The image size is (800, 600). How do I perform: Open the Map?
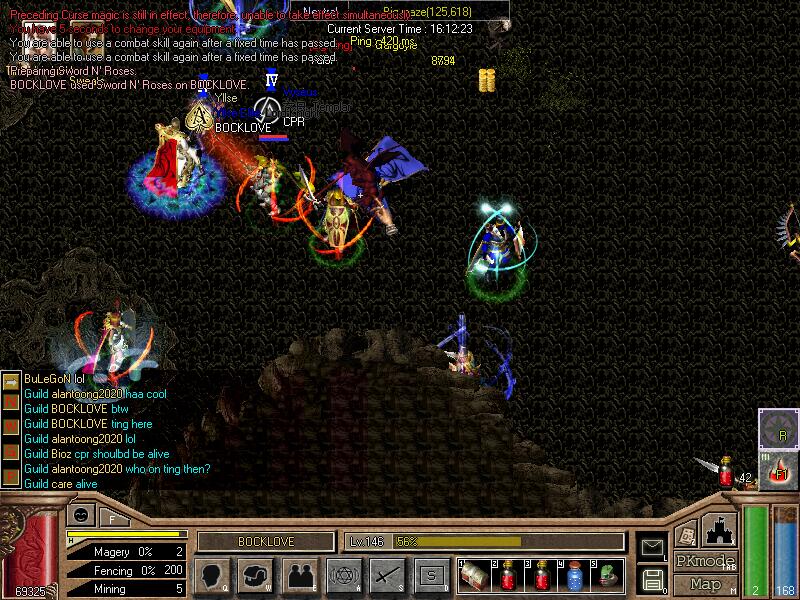pyautogui.click(x=705, y=584)
